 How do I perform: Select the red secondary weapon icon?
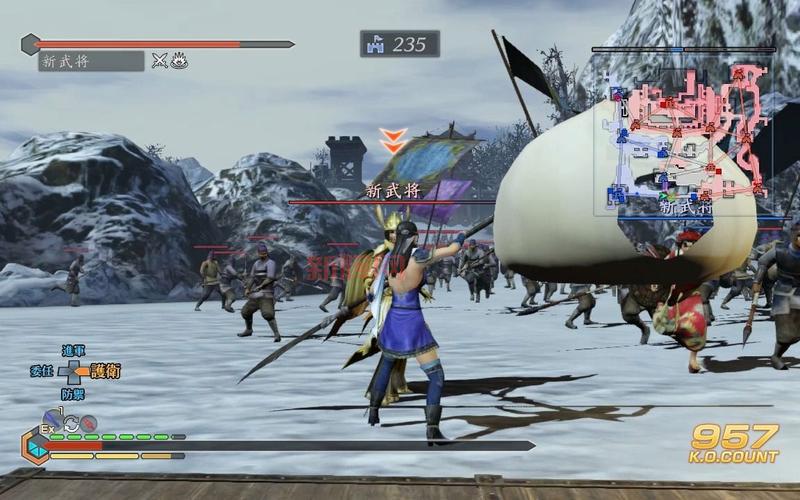(x=89, y=422)
